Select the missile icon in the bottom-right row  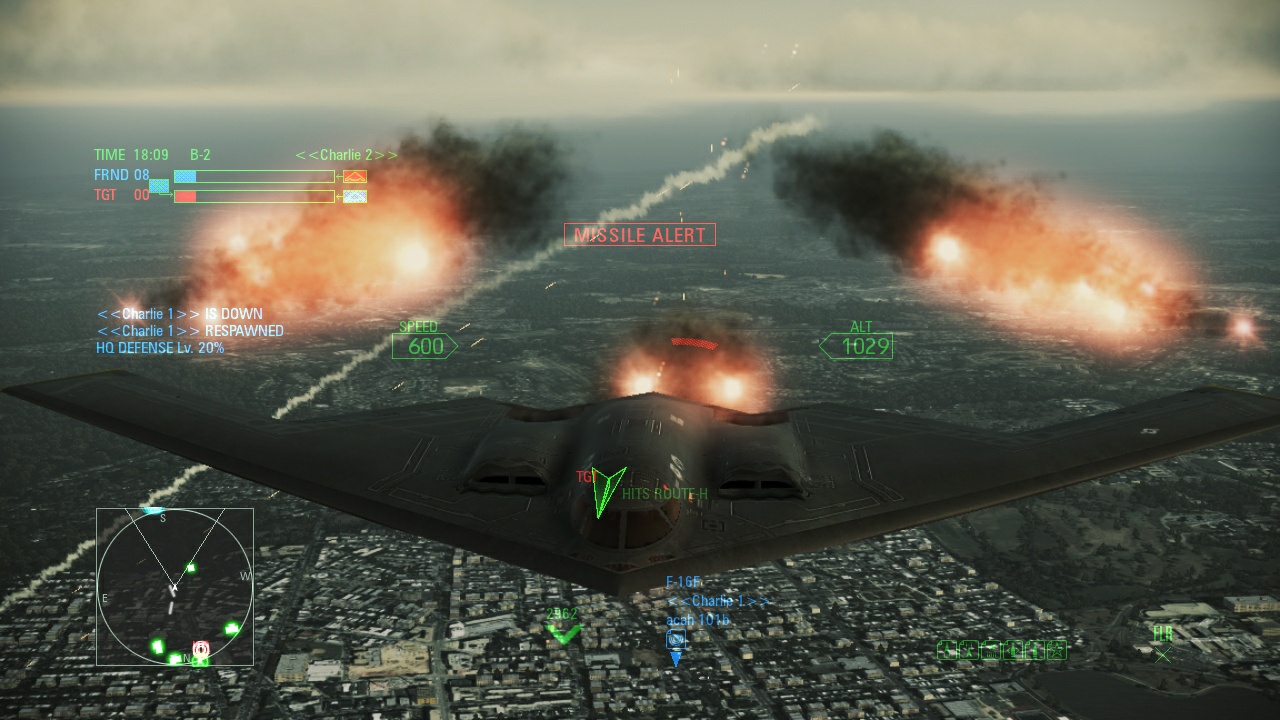(x=948, y=649)
